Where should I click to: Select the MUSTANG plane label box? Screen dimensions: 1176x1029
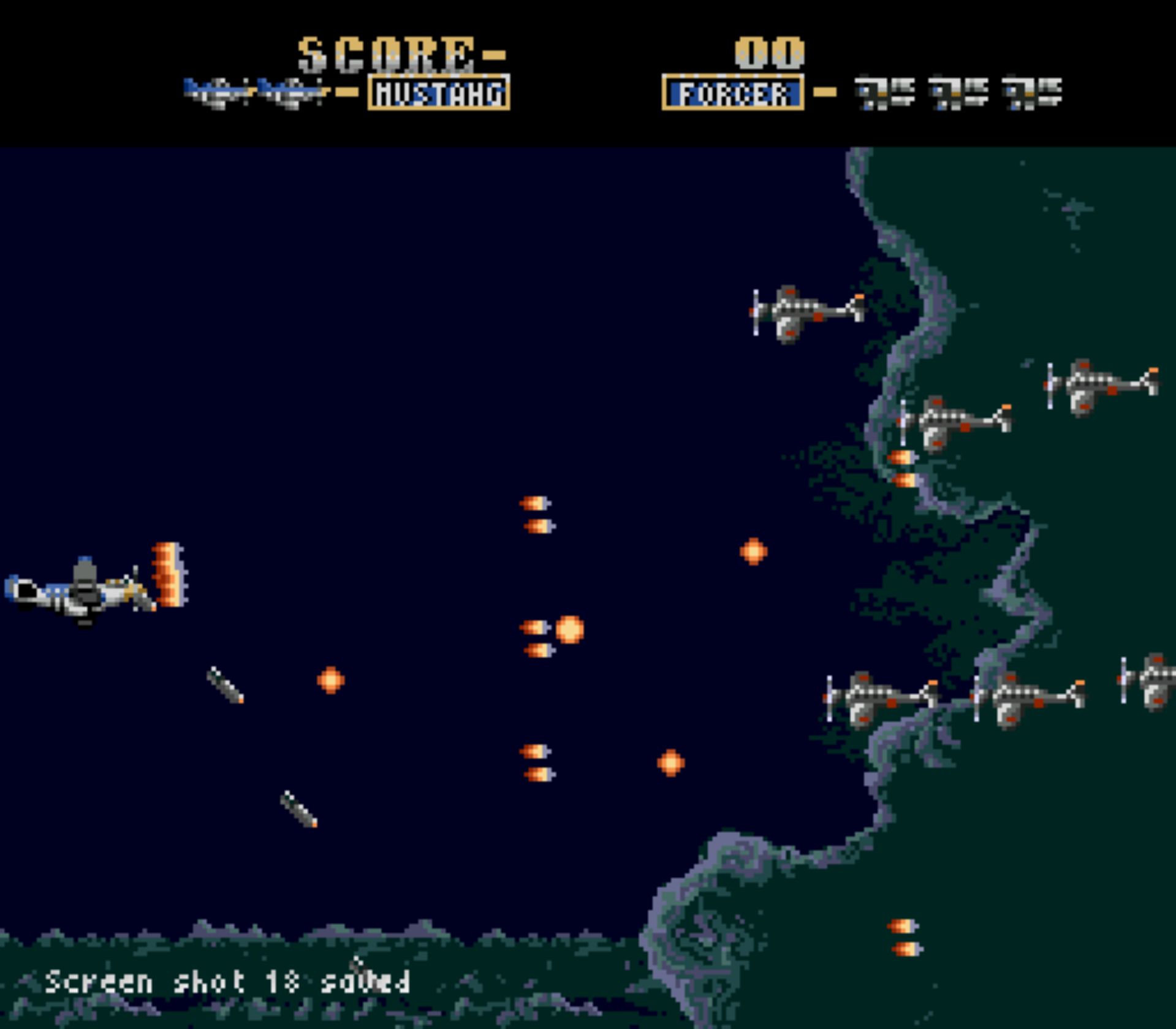[439, 93]
